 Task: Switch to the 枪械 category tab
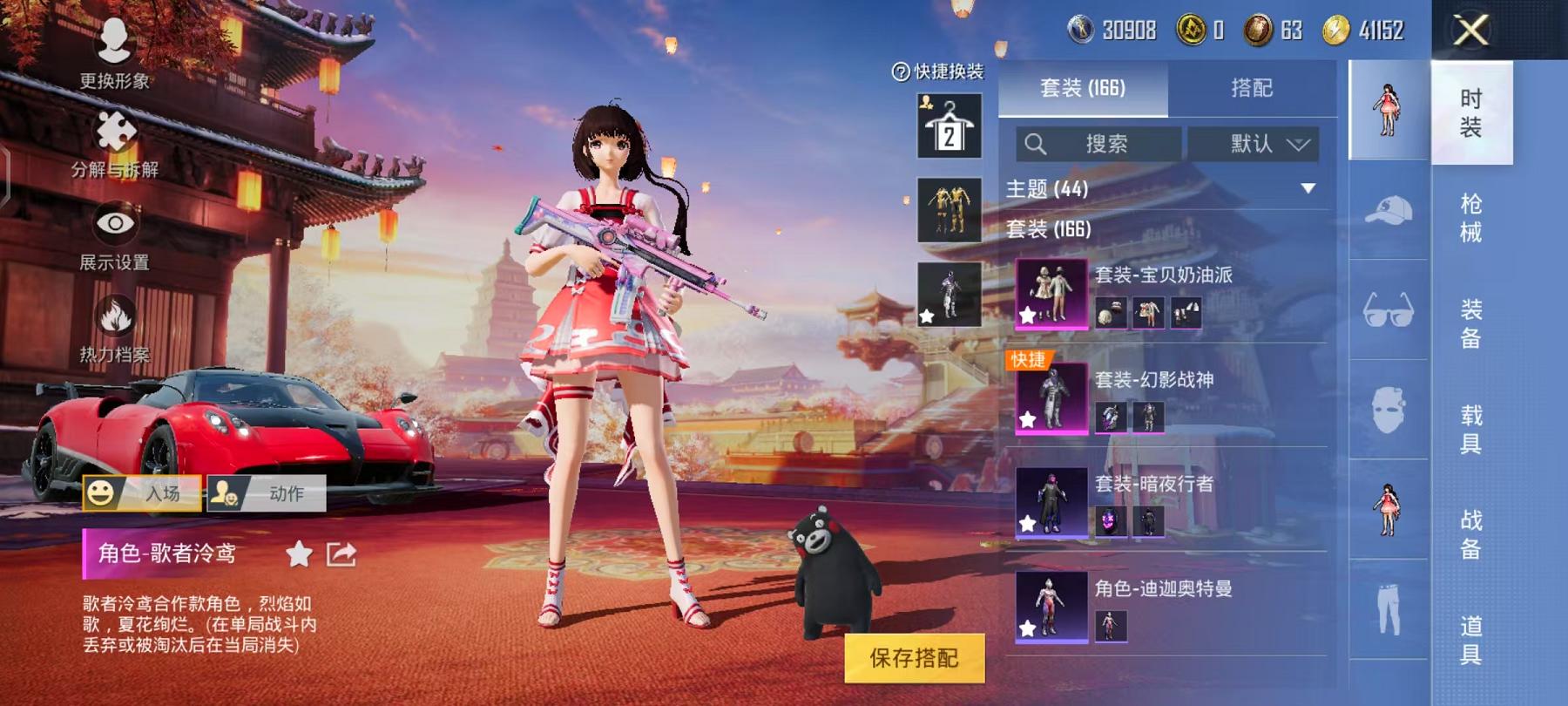point(1470,220)
